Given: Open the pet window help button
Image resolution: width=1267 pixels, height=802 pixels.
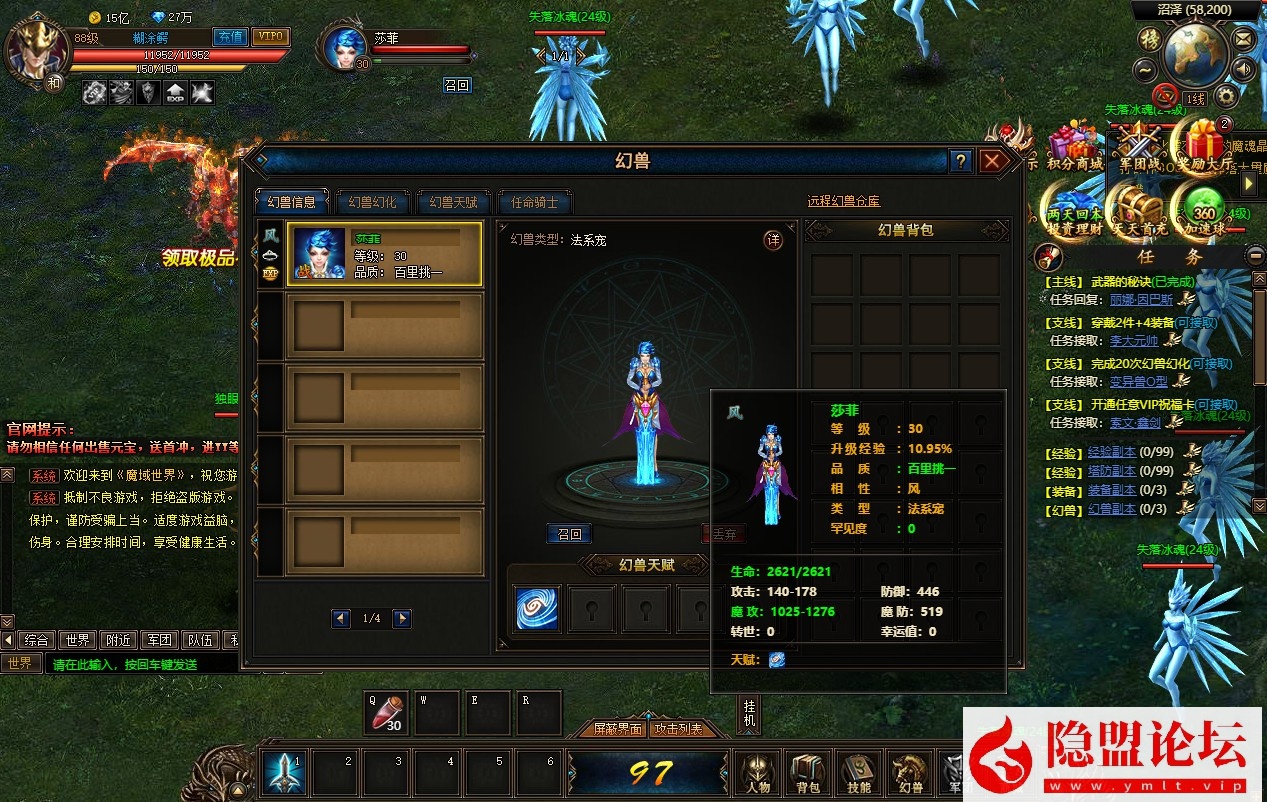Looking at the screenshot, I should point(960,161).
